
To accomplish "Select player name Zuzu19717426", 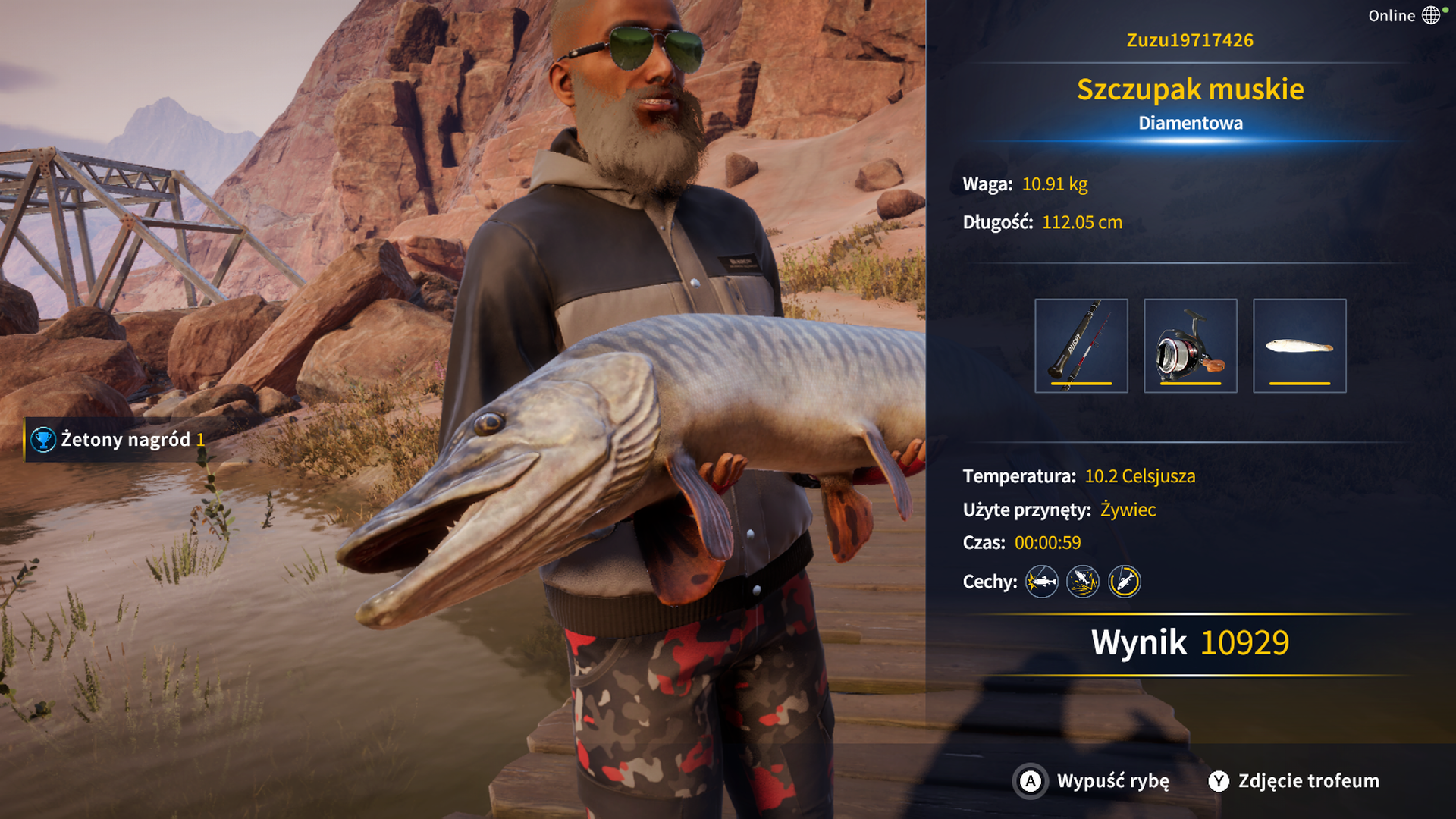I will click(1190, 40).
